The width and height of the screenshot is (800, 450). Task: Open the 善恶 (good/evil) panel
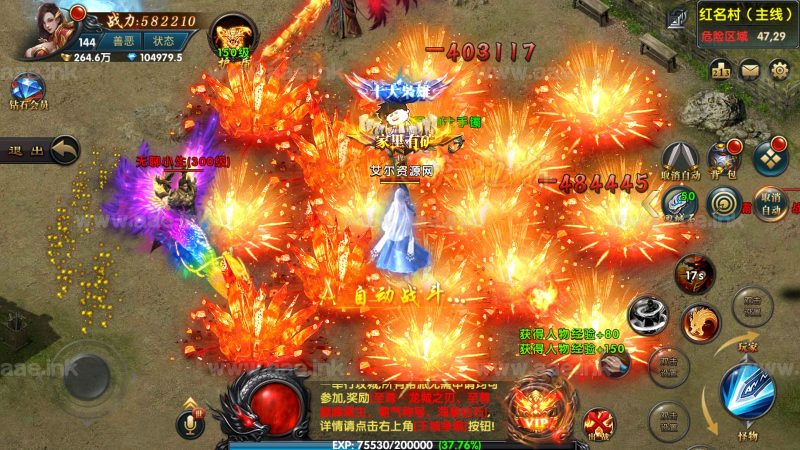124,41
